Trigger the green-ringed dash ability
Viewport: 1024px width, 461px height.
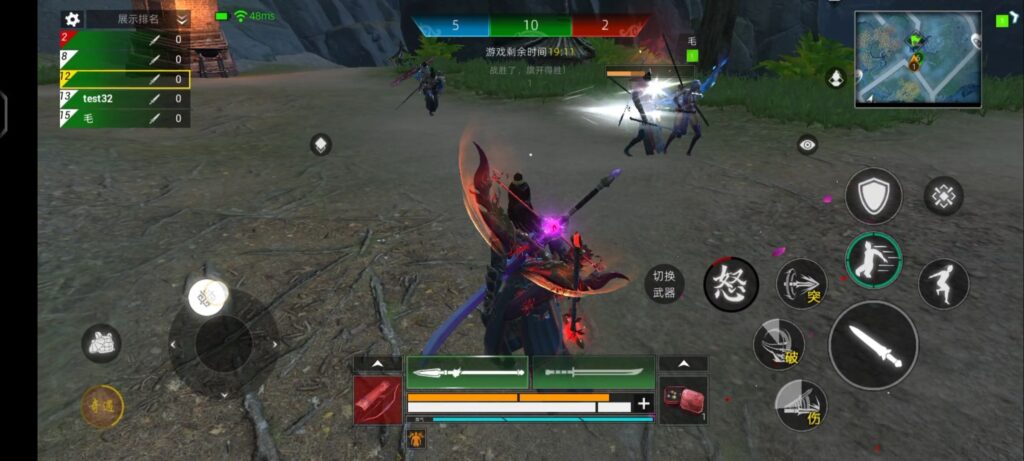coord(873,260)
